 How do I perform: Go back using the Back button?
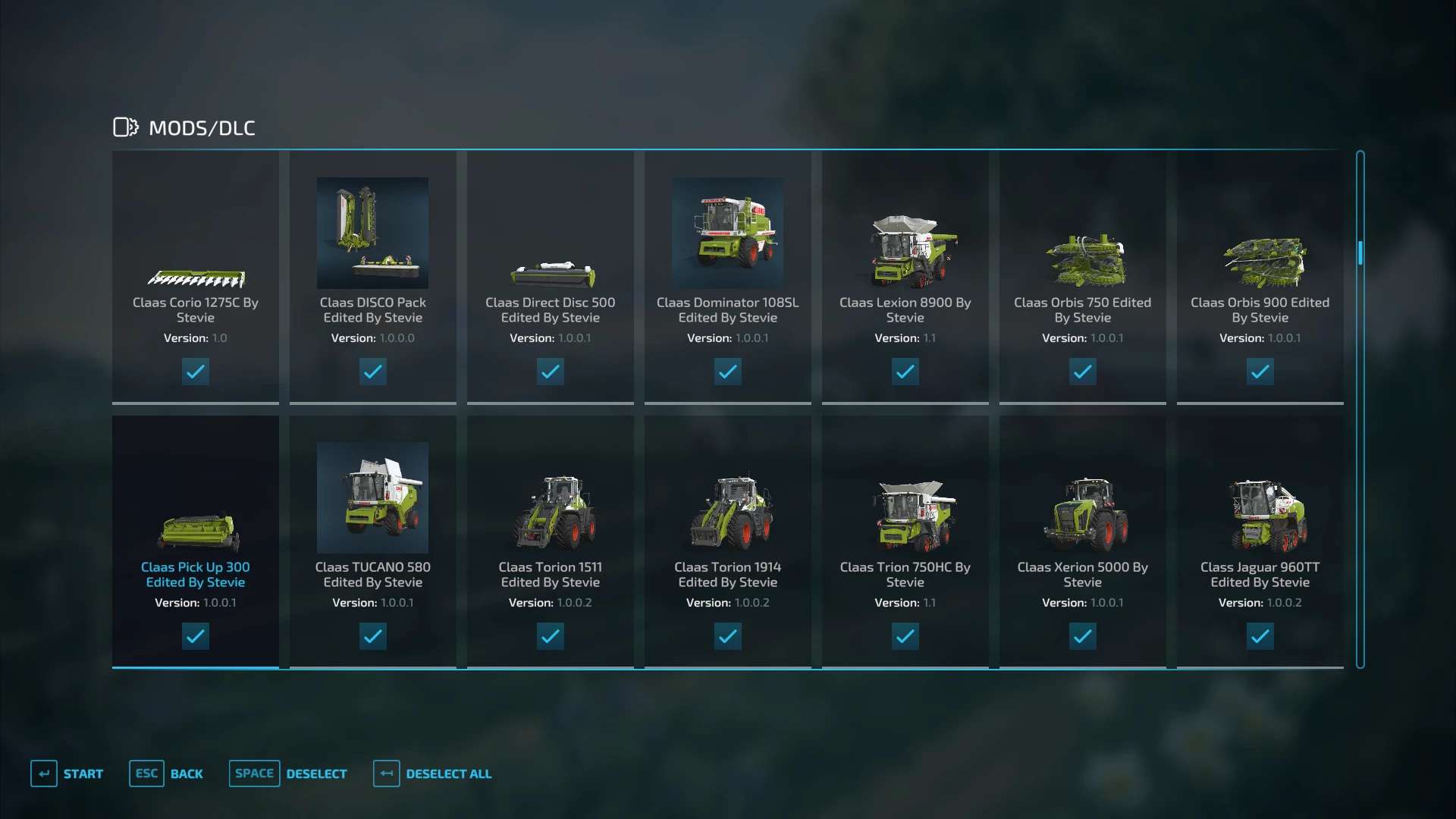(167, 773)
